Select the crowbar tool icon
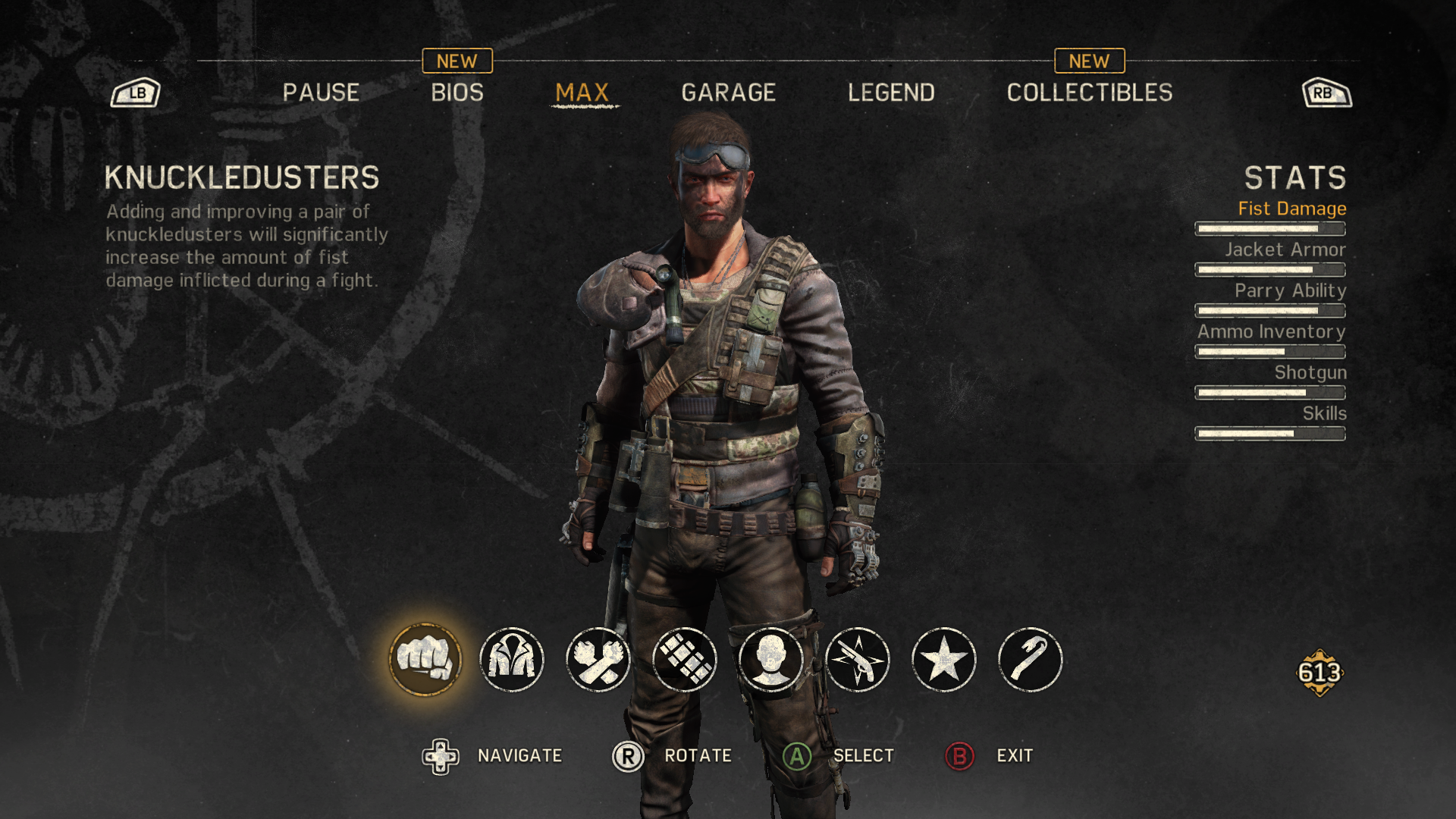 tap(1031, 660)
